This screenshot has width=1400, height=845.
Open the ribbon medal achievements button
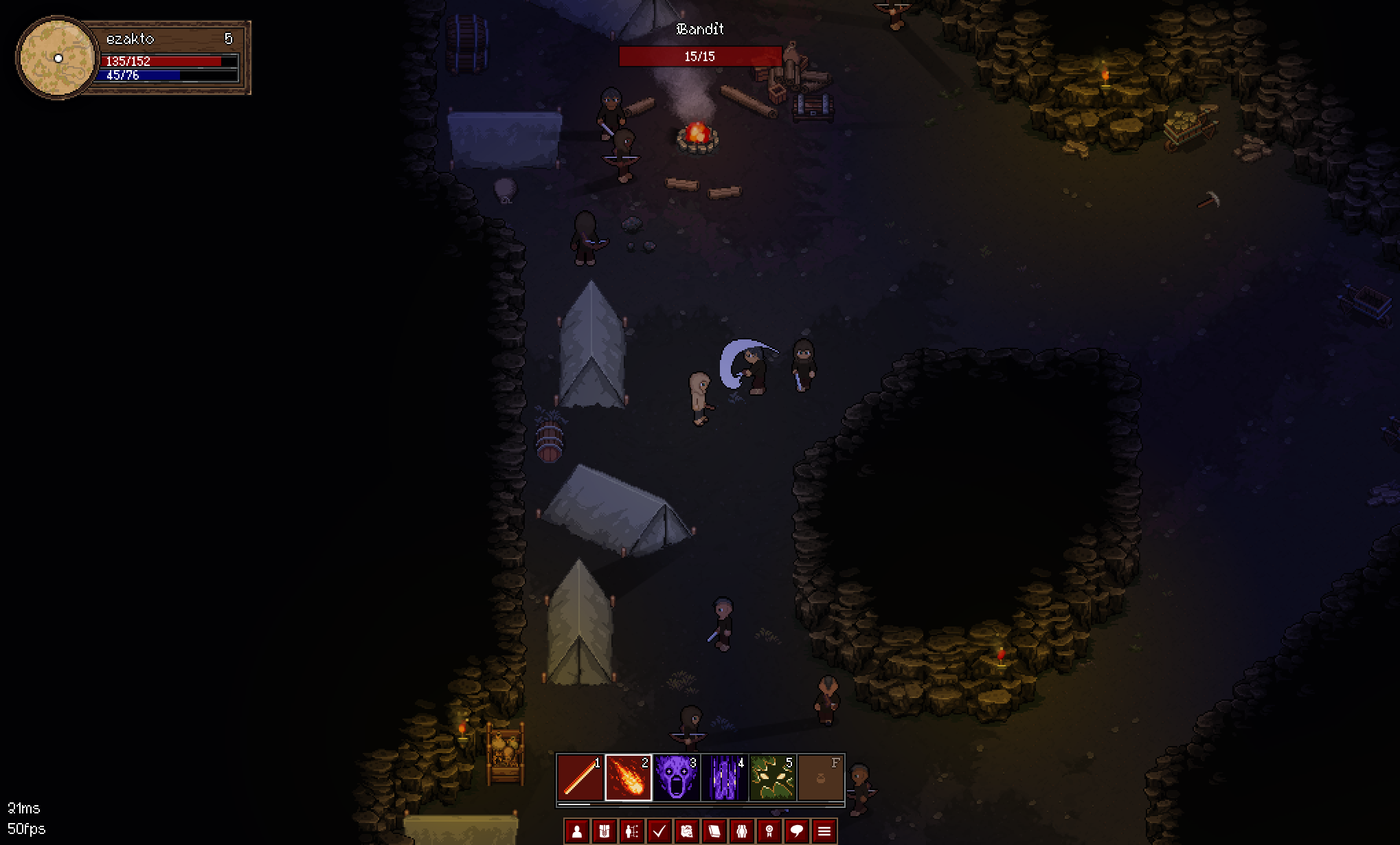pyautogui.click(x=769, y=831)
